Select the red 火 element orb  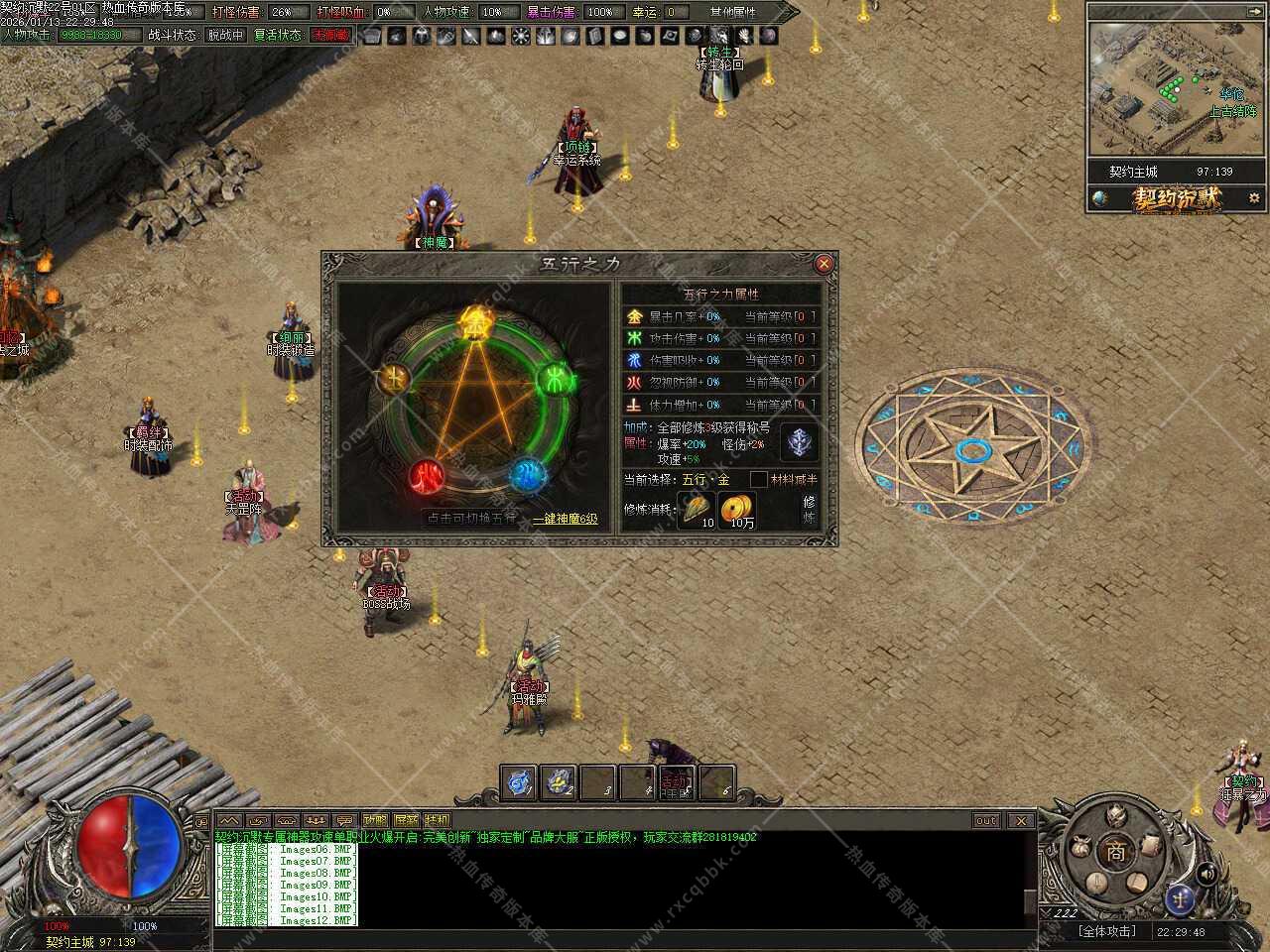428,477
